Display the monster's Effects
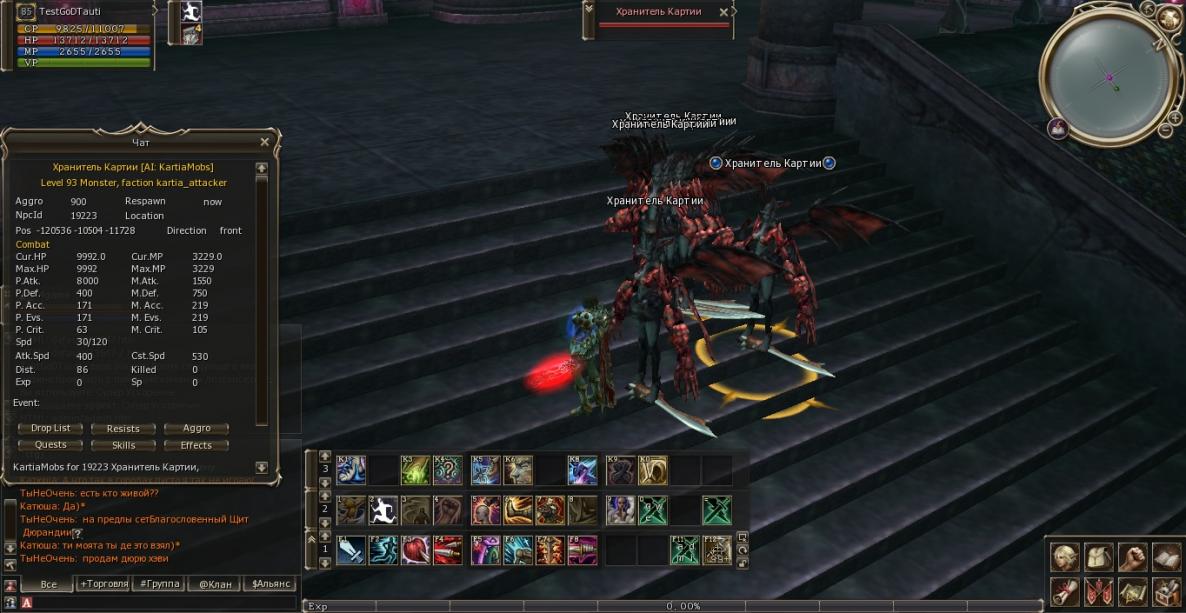The height and width of the screenshot is (613, 1186). (196, 445)
